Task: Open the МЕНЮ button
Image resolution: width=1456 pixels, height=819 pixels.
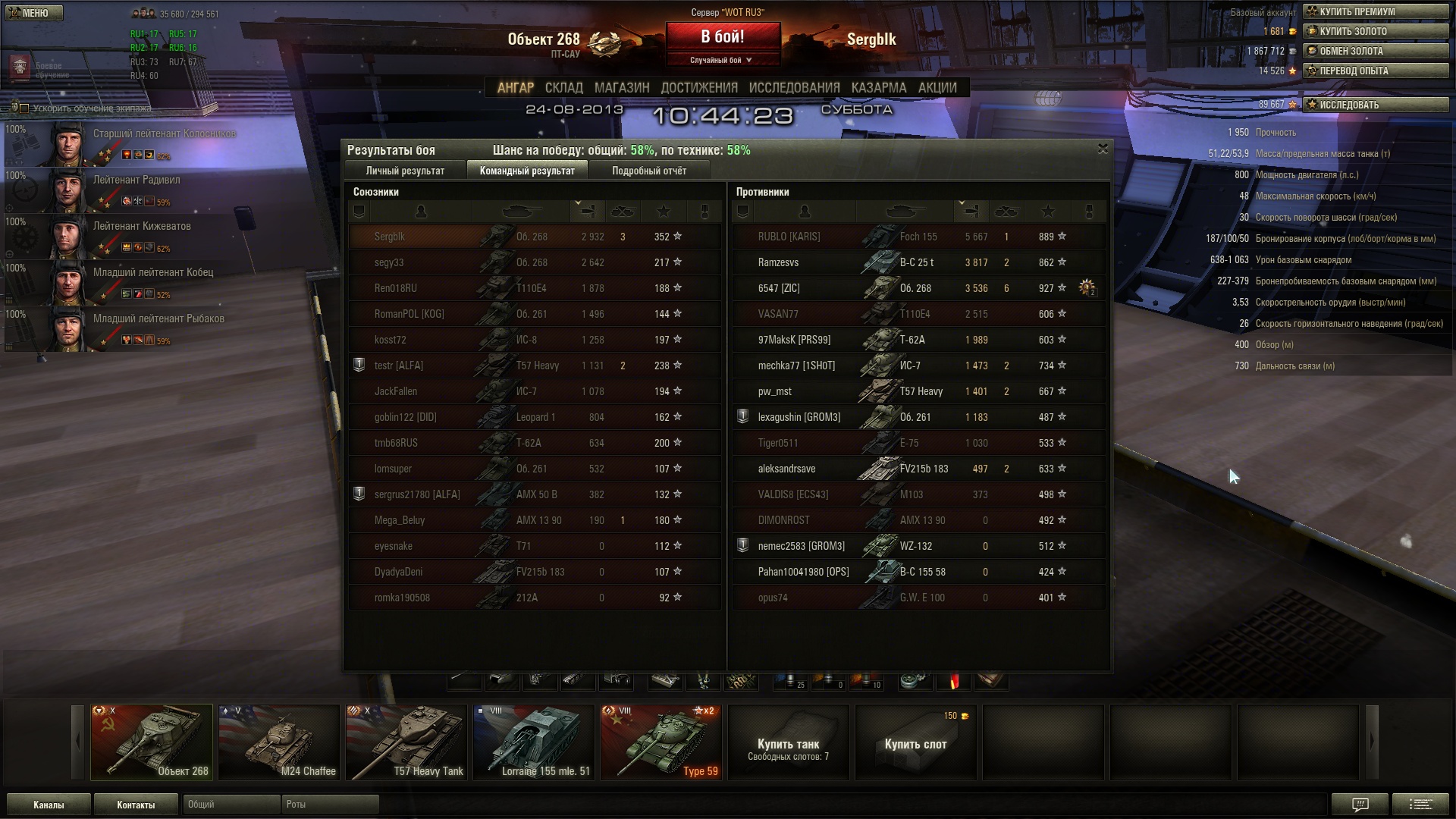Action: coord(34,13)
